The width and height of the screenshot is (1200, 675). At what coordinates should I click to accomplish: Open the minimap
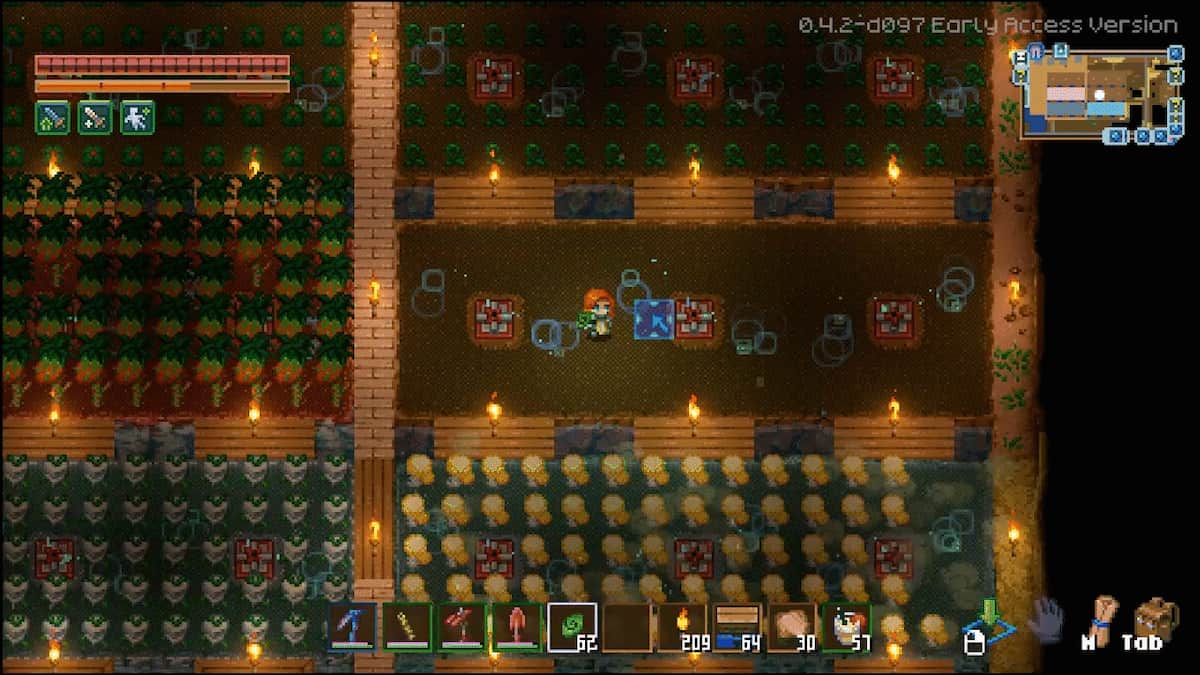[1098, 93]
